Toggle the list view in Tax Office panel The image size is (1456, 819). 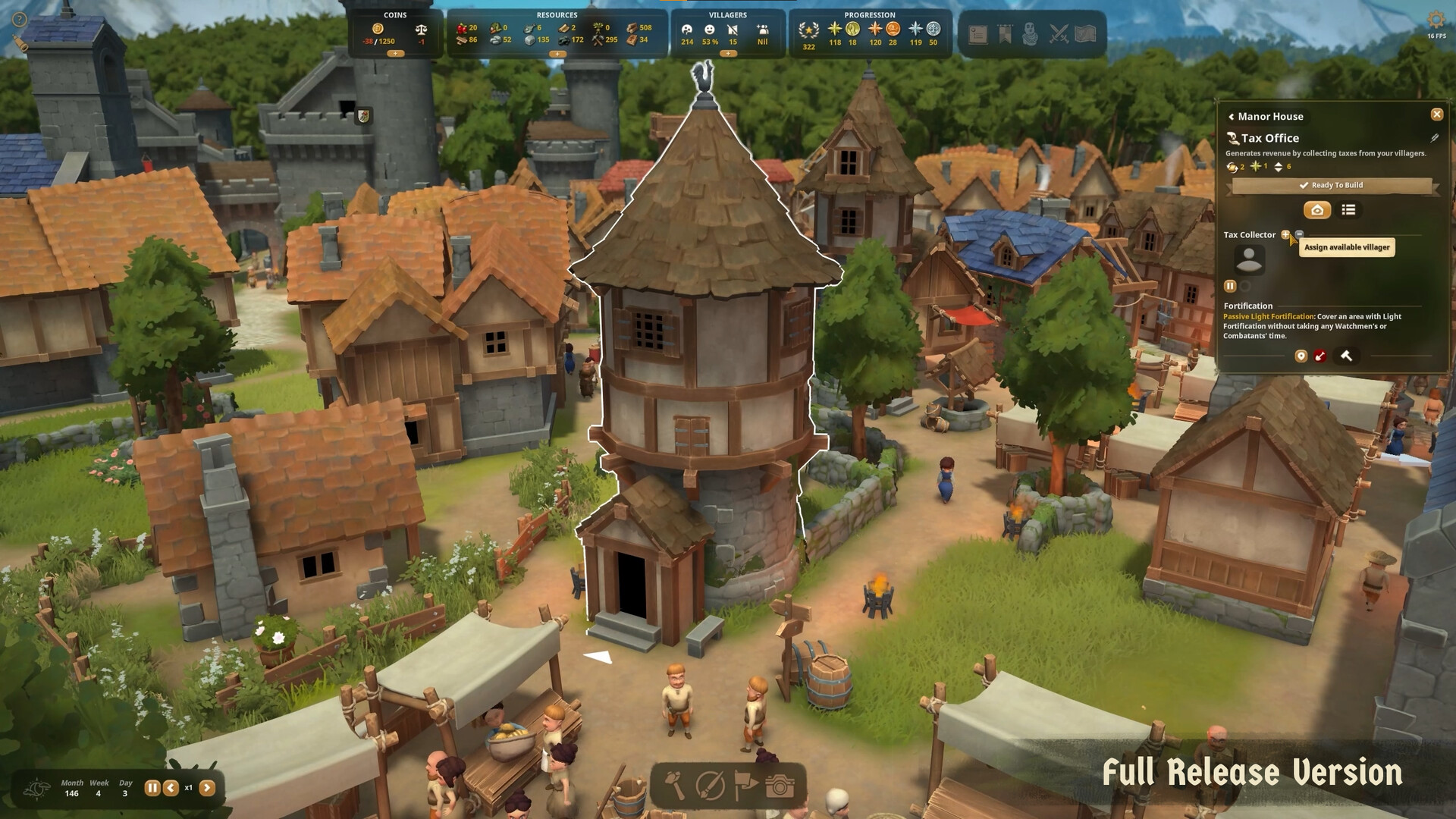pos(1349,210)
